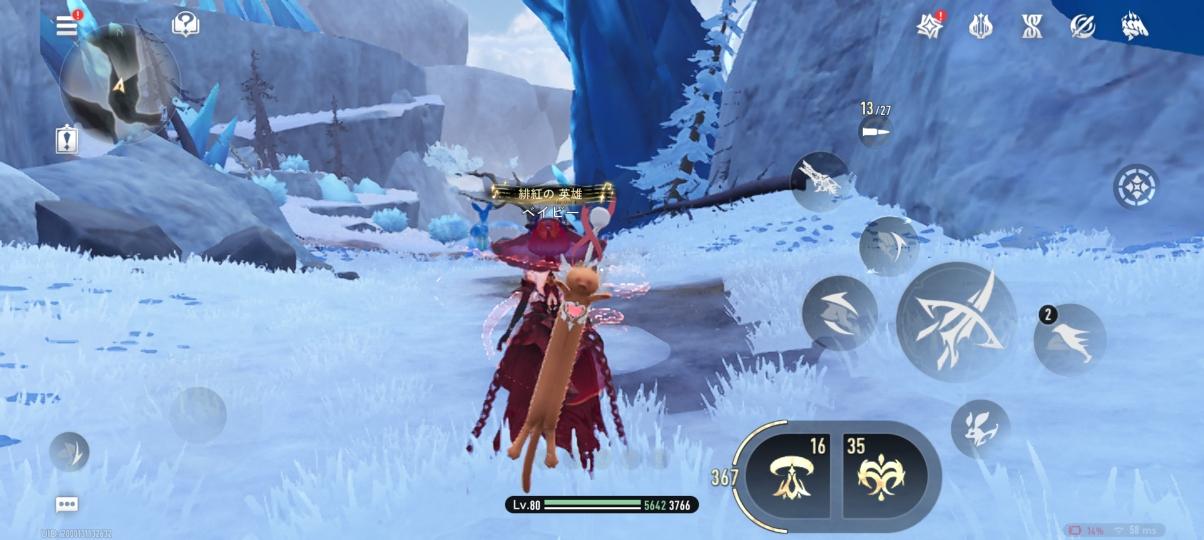Open the question-mark guide book
The height and width of the screenshot is (540, 1204).
[185, 25]
